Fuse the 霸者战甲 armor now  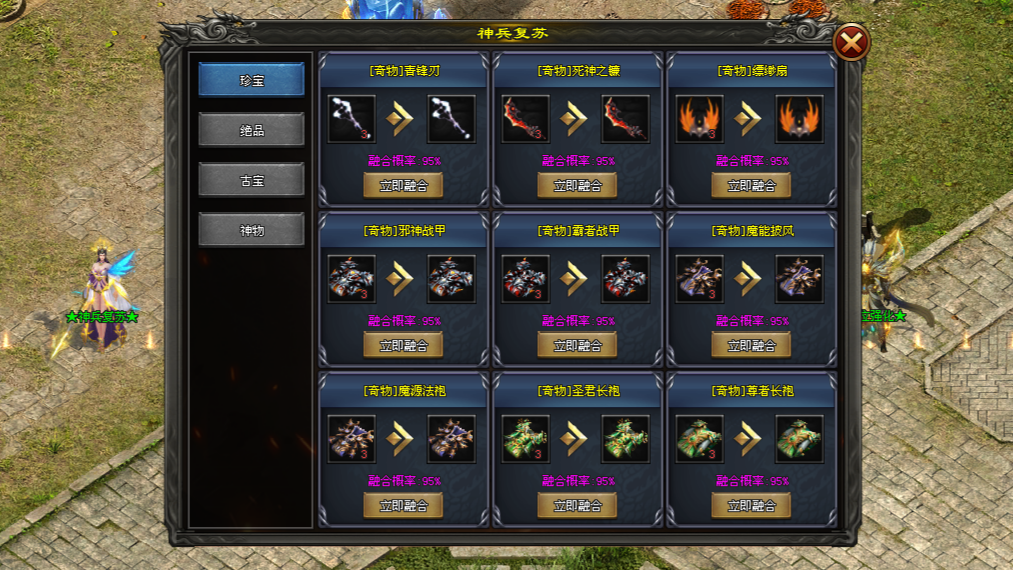coord(577,345)
